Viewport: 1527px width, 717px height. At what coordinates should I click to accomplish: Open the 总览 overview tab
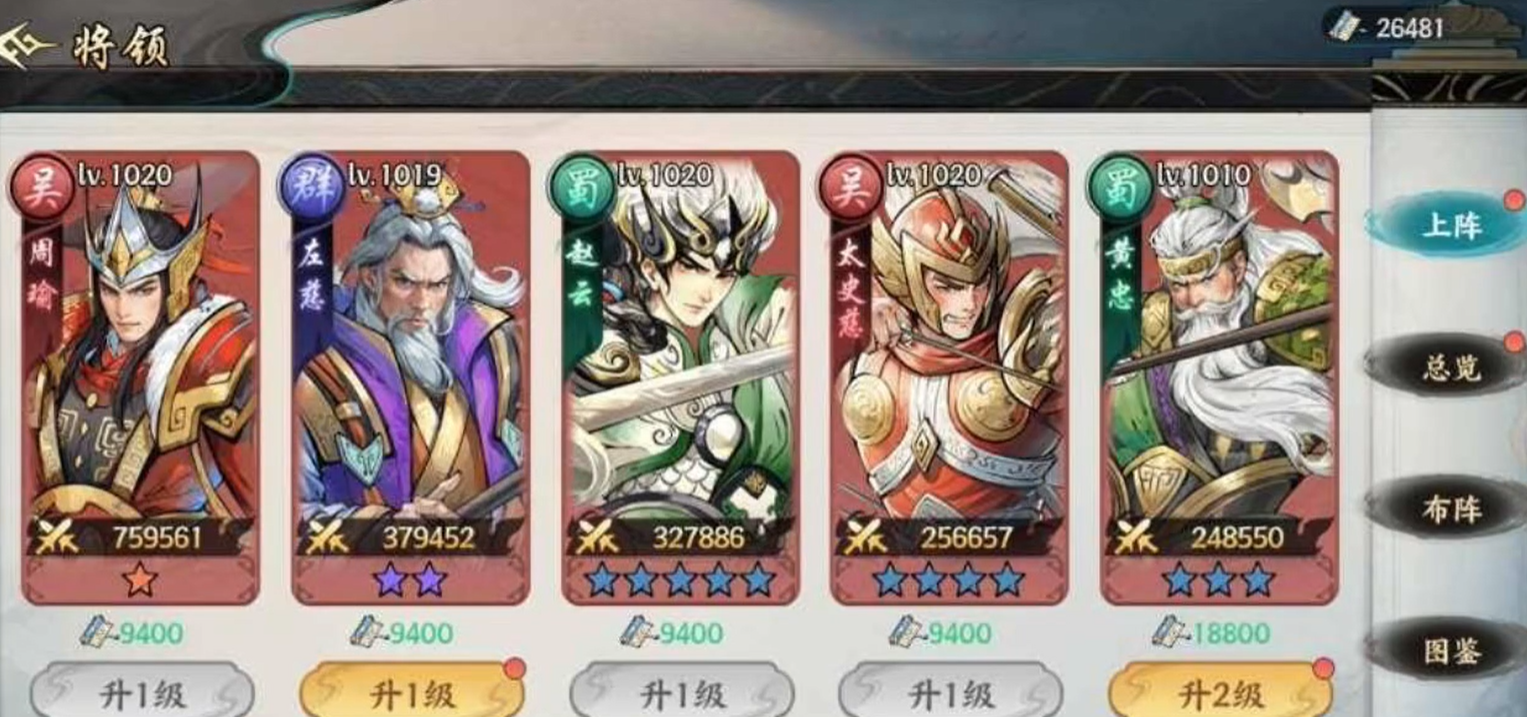[x=1451, y=368]
